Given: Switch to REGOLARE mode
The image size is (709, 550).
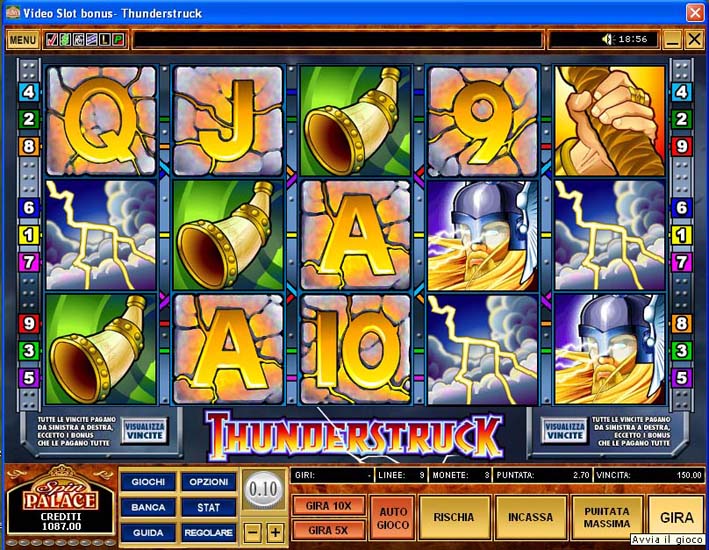Looking at the screenshot, I should (x=209, y=532).
